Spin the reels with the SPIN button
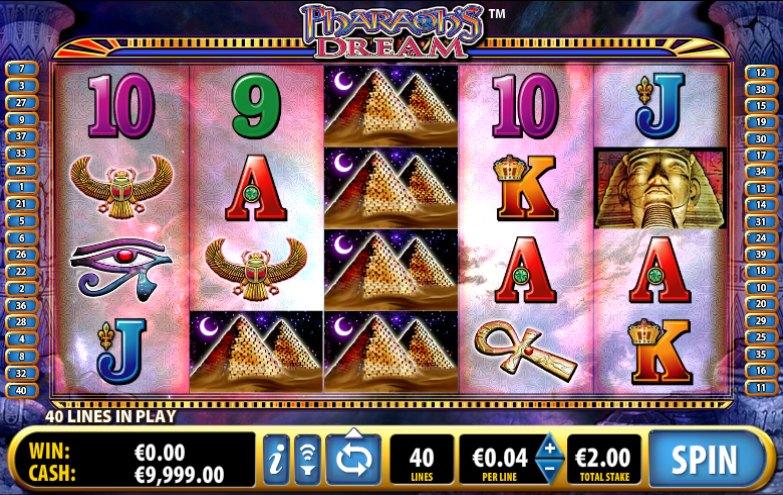 [703, 459]
